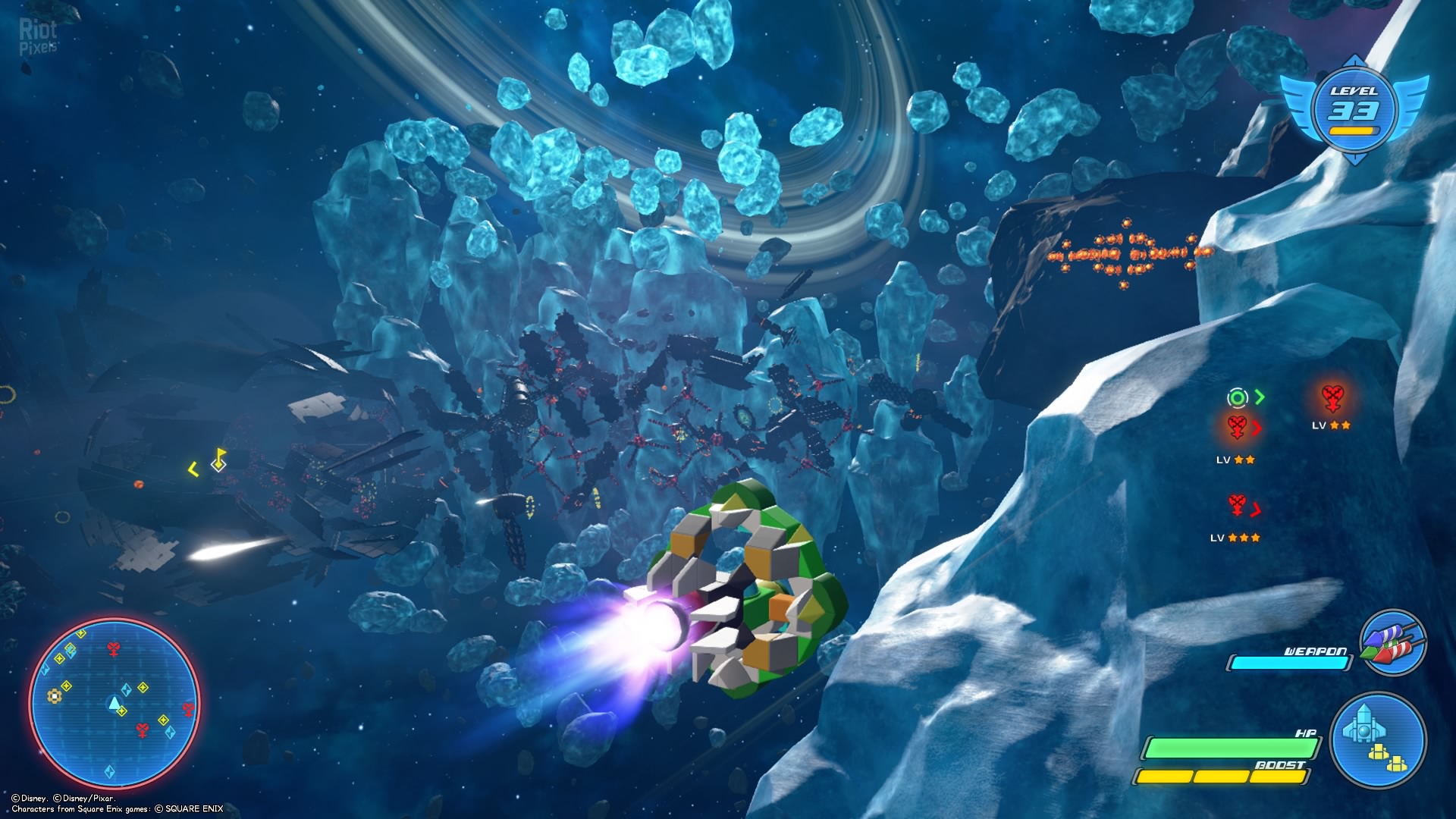
Task: Target the three-star Heartless enemy marker
Action: [x=1237, y=506]
